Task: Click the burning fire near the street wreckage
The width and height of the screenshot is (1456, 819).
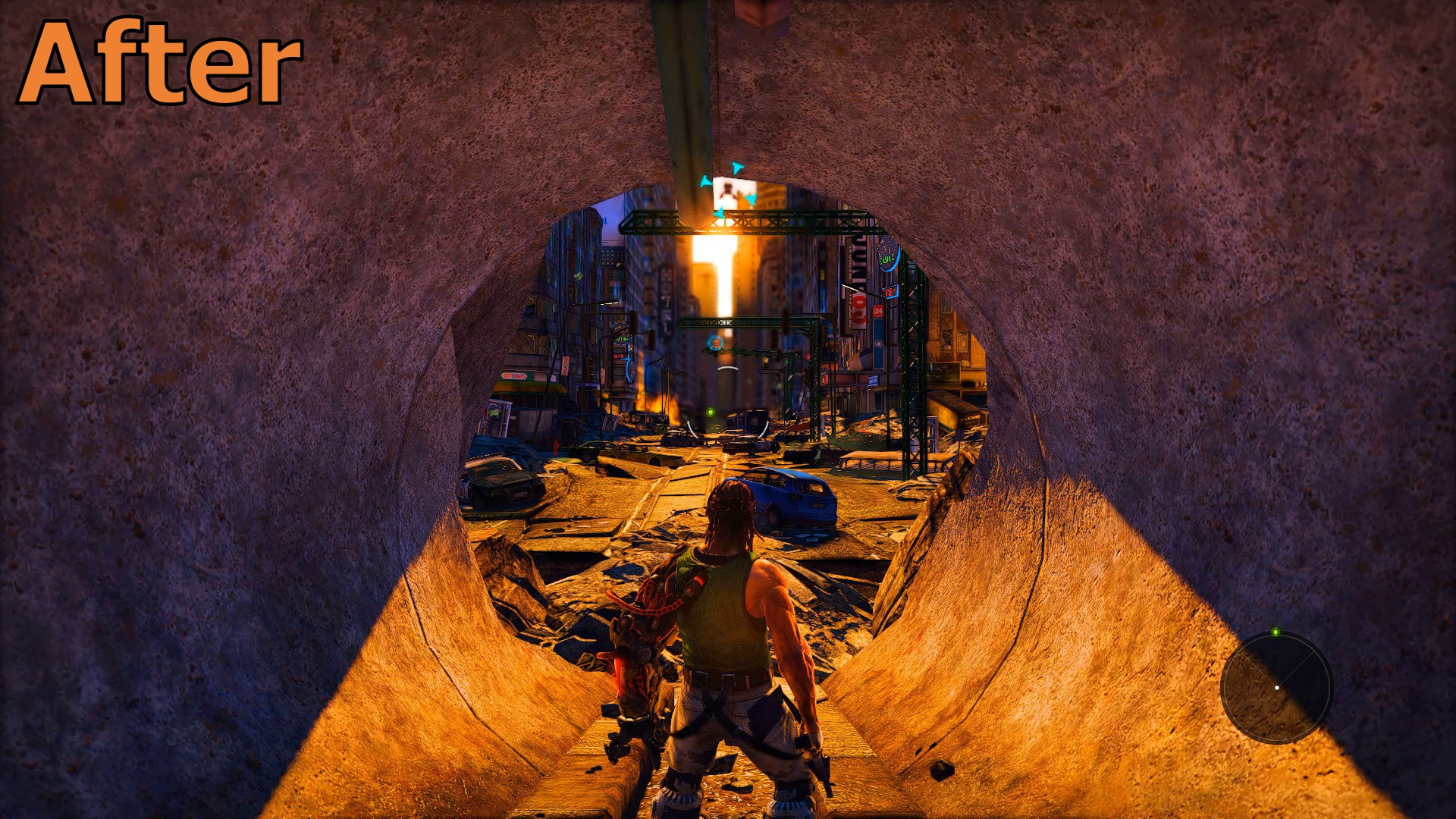Action: tap(652, 402)
